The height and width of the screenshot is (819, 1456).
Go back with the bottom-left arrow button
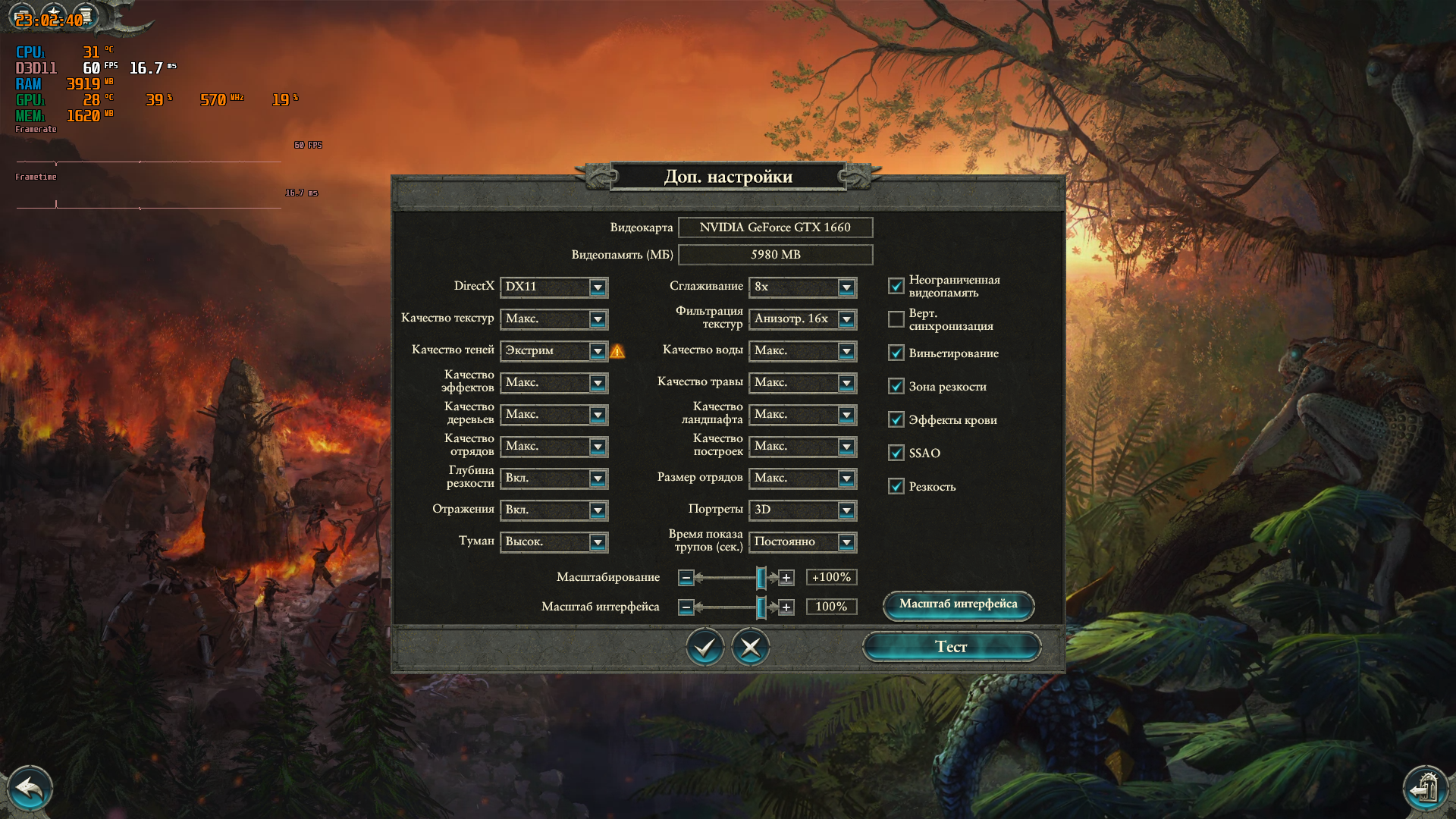(x=30, y=789)
